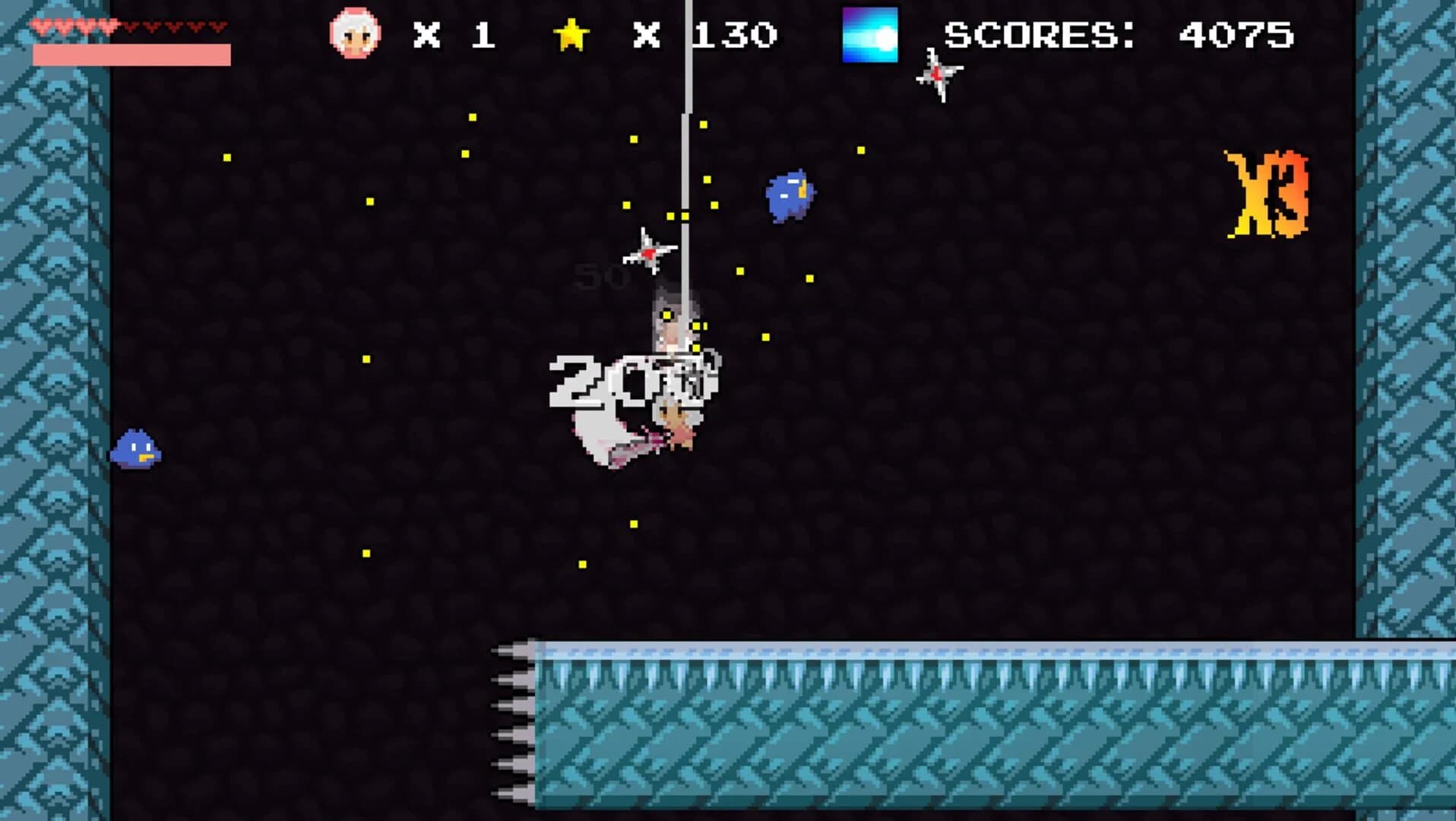This screenshot has width=1456, height=821.
Task: Click the faded 50 score popup
Action: (600, 277)
